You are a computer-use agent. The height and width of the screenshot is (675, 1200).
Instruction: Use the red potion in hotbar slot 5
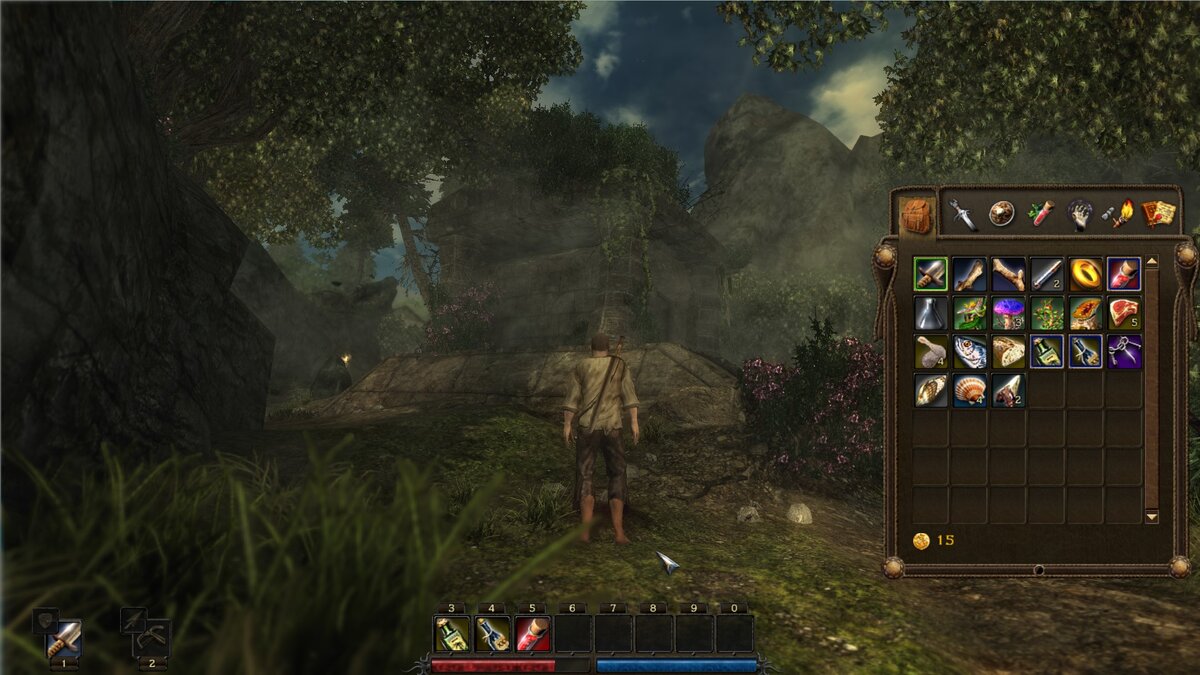532,633
